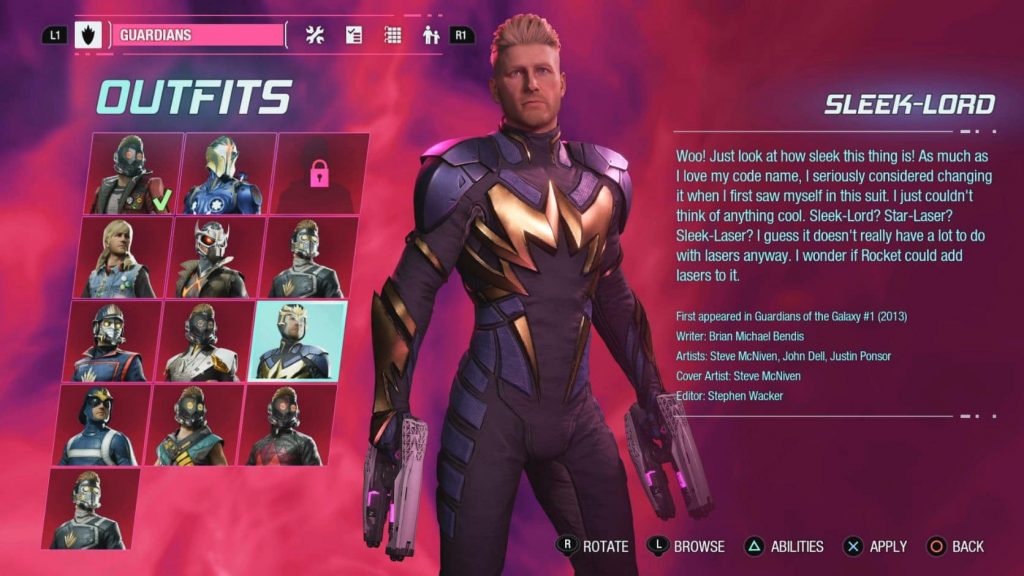
Task: Open the wrench and screwdriver tab
Action: pyautogui.click(x=315, y=35)
